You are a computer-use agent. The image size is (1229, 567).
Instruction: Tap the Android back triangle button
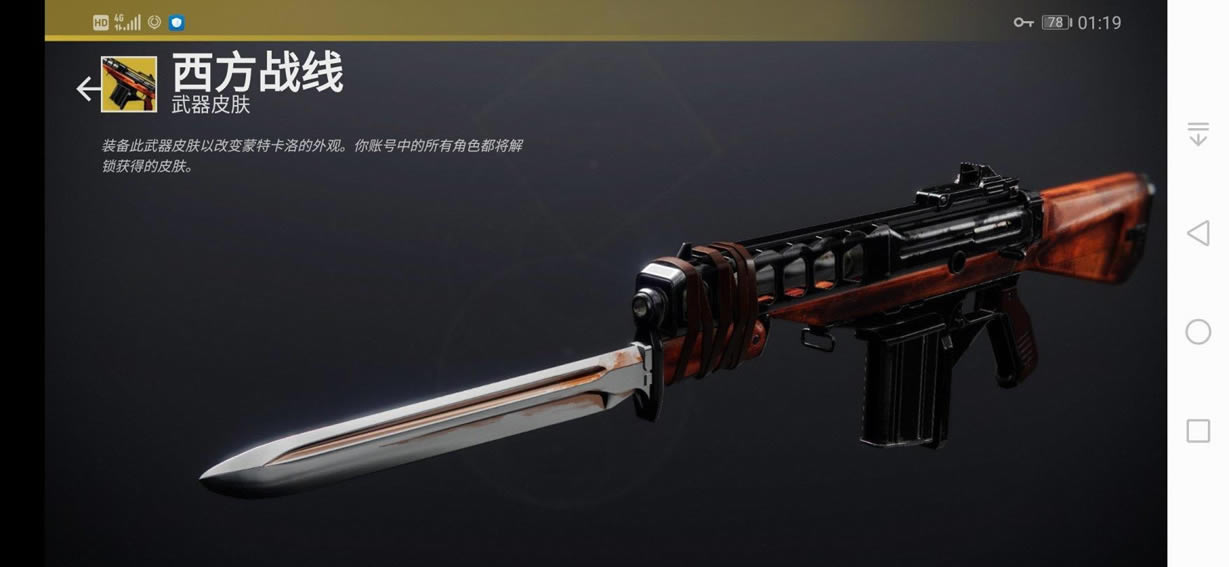tap(1197, 234)
